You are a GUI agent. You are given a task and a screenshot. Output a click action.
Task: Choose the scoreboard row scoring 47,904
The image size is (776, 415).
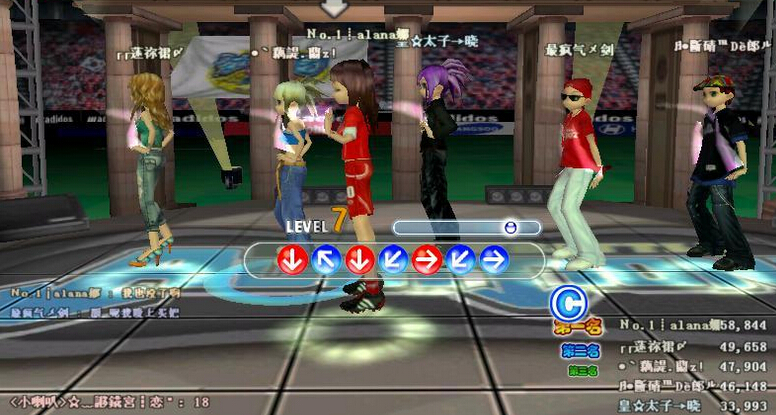click(x=692, y=366)
